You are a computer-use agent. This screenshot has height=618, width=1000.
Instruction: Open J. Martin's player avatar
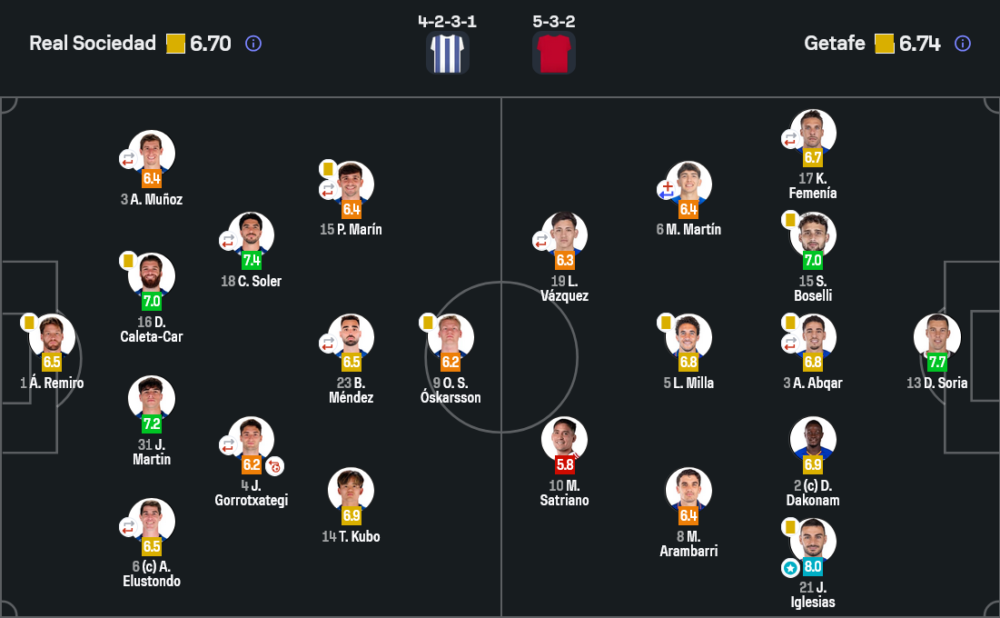(151, 398)
